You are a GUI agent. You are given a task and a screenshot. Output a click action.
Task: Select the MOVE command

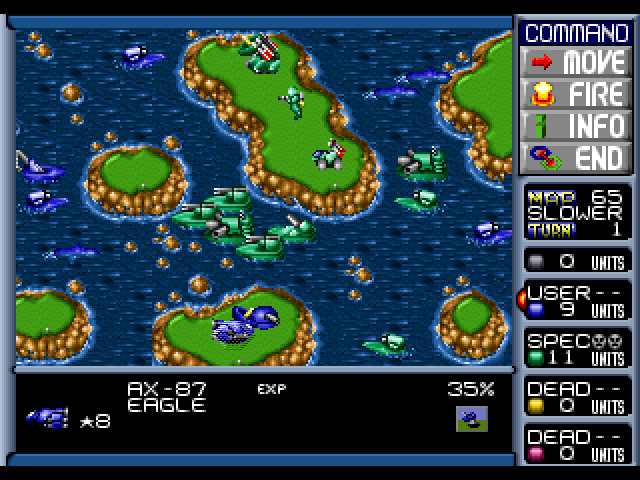[576, 61]
